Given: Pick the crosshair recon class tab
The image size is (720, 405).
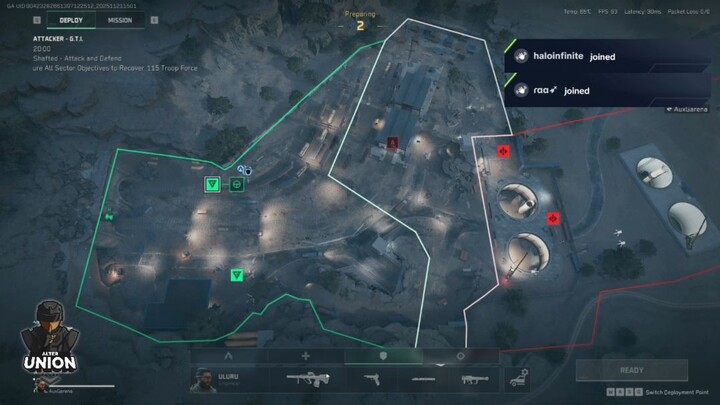Looking at the screenshot, I should [x=460, y=355].
